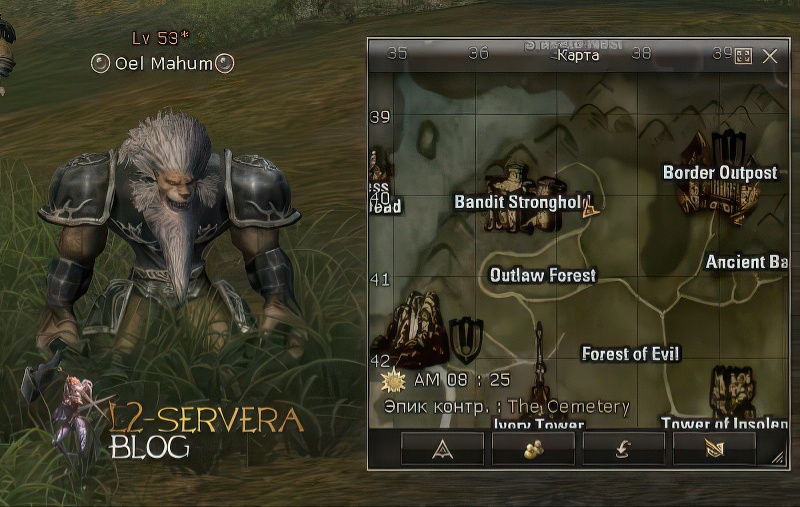Screen dimensions: 800x507
Task: Click the Outlaw Forest label on the map
Action: (x=543, y=275)
